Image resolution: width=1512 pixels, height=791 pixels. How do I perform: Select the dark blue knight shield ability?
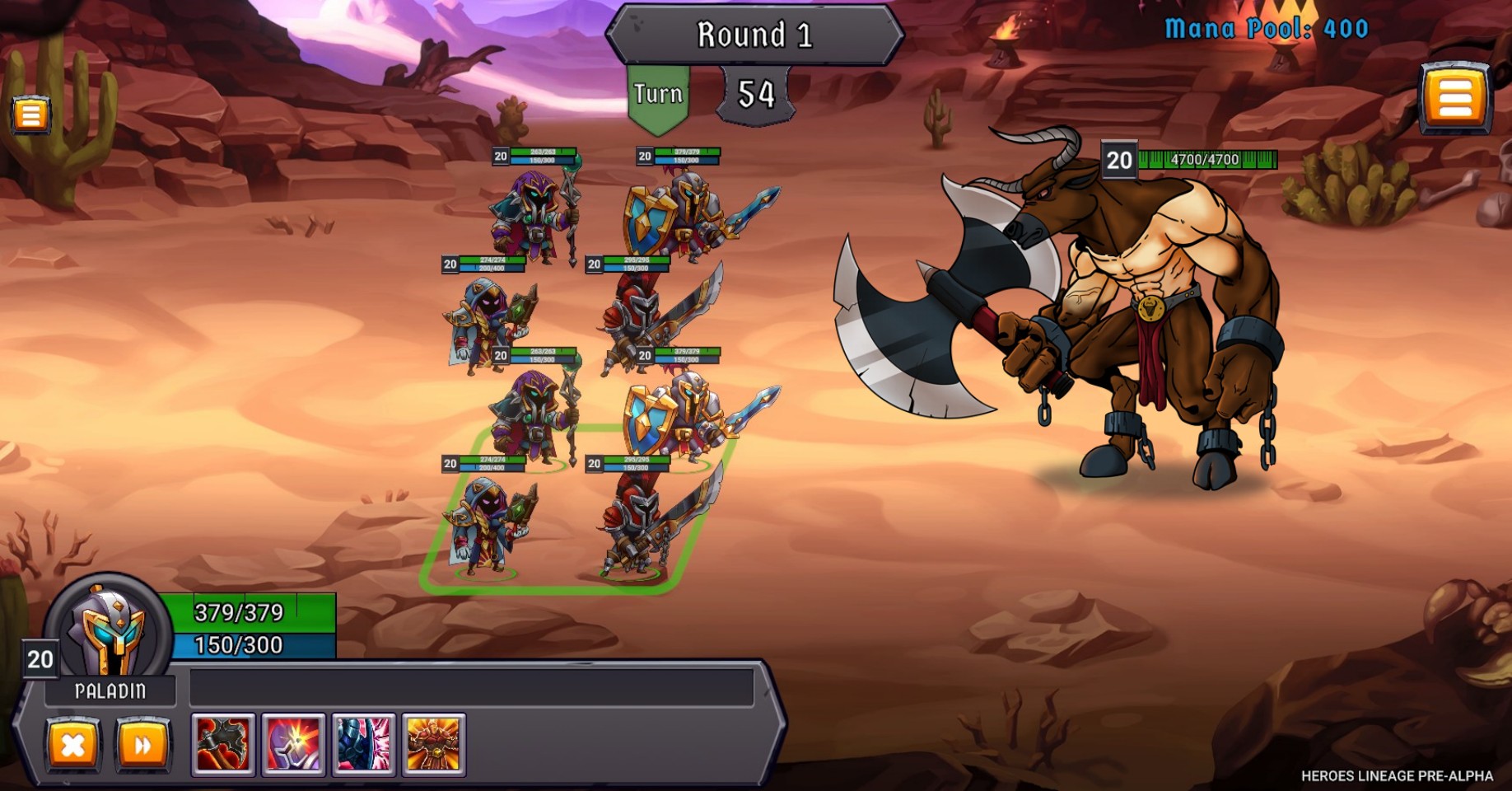pos(363,745)
